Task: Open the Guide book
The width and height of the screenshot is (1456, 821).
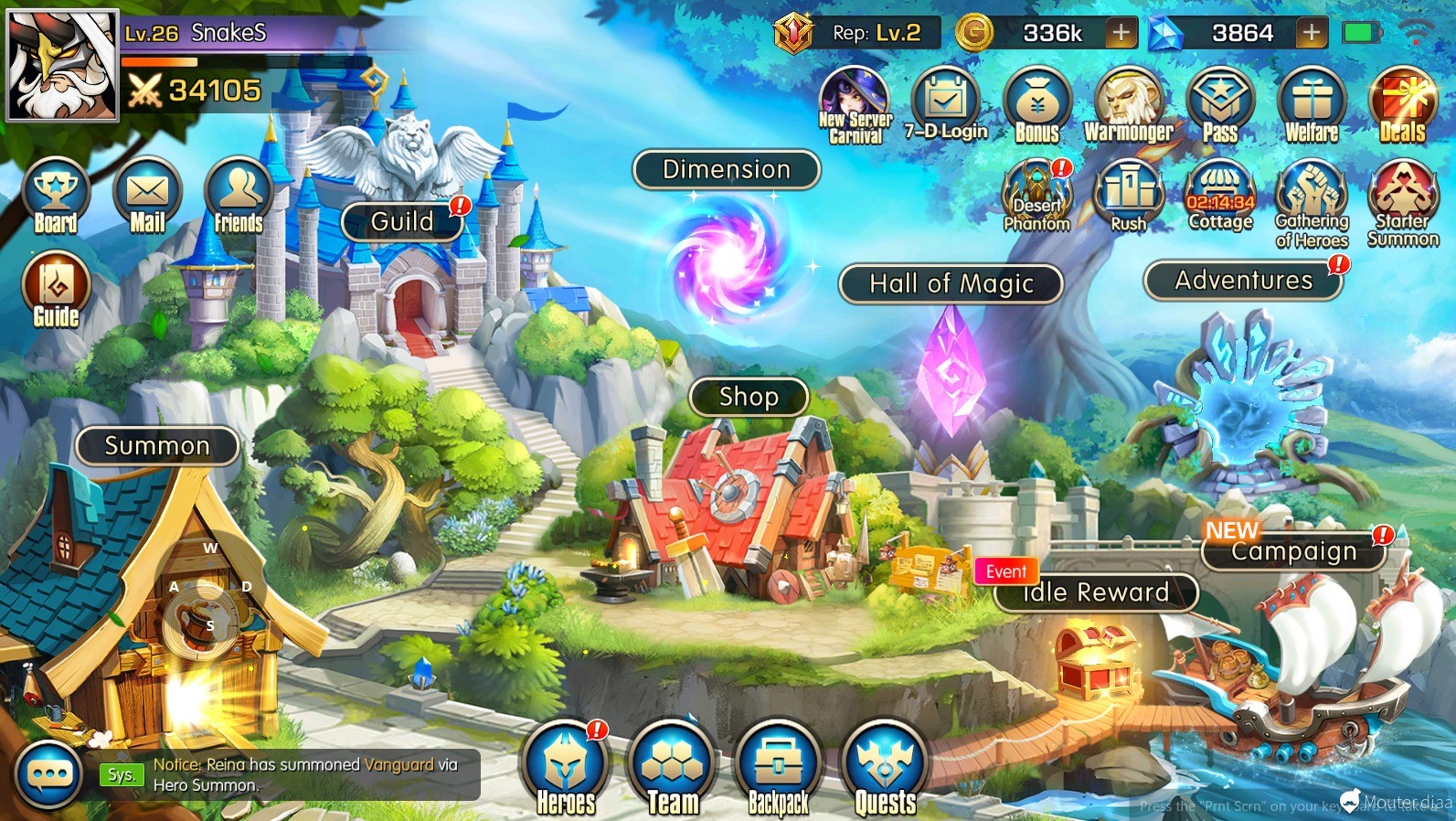Action: pyautogui.click(x=56, y=291)
